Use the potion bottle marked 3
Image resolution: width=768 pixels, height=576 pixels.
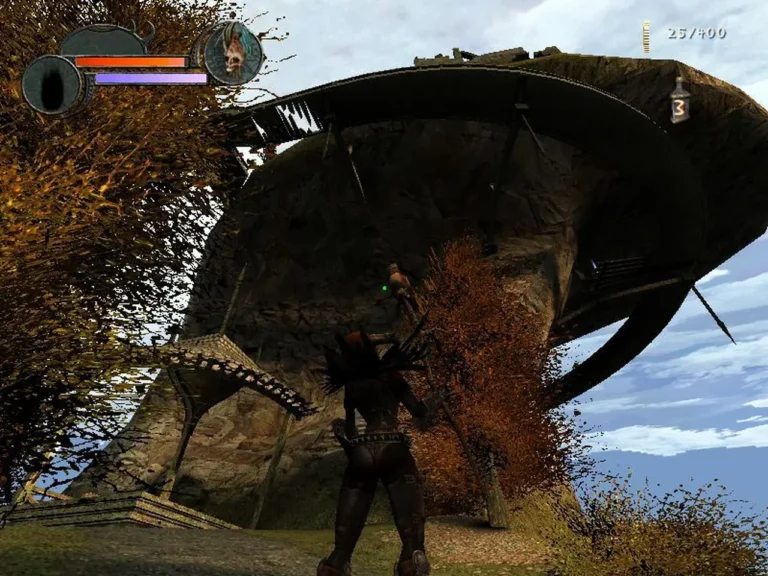click(x=680, y=102)
